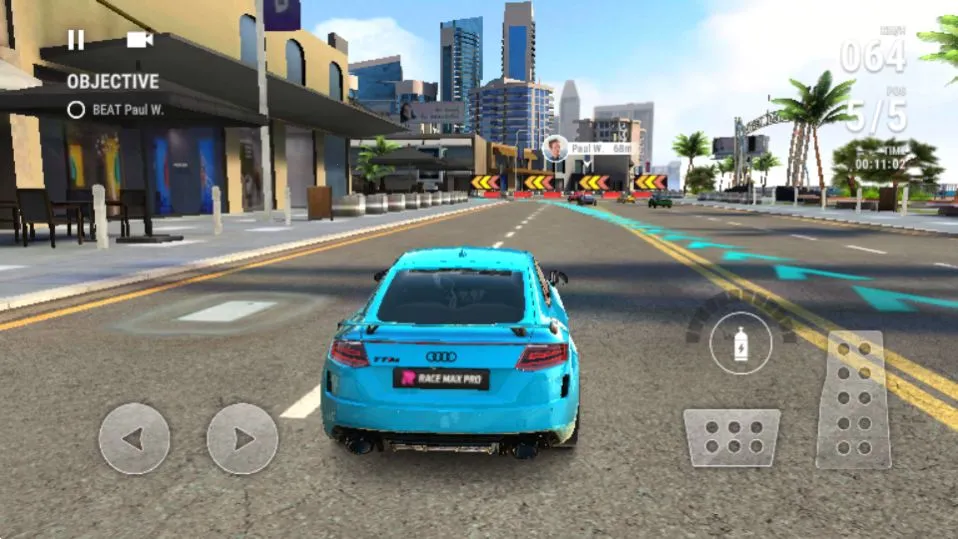Tap the brake pedal
The width and height of the screenshot is (958, 539).
[x=731, y=437]
